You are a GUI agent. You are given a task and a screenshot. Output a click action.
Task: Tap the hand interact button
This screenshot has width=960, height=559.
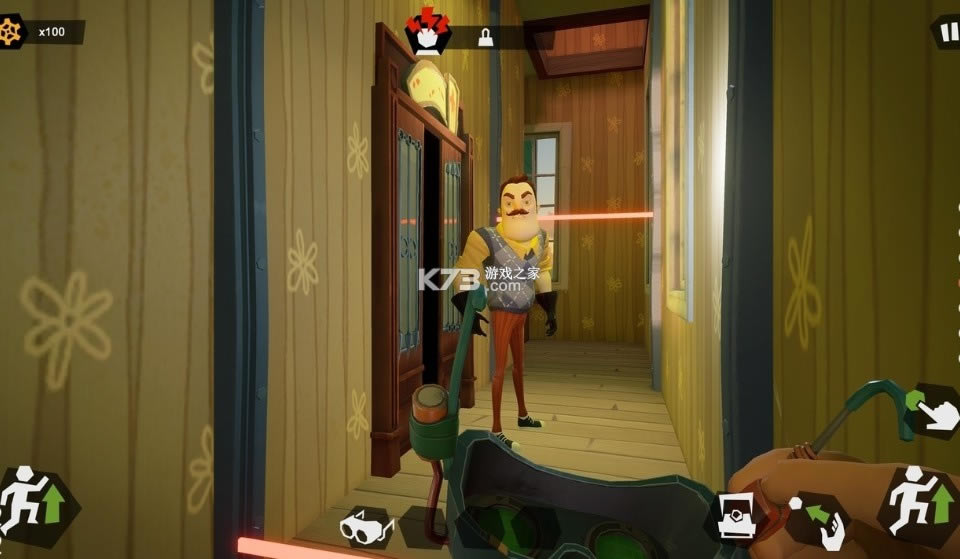[936, 411]
